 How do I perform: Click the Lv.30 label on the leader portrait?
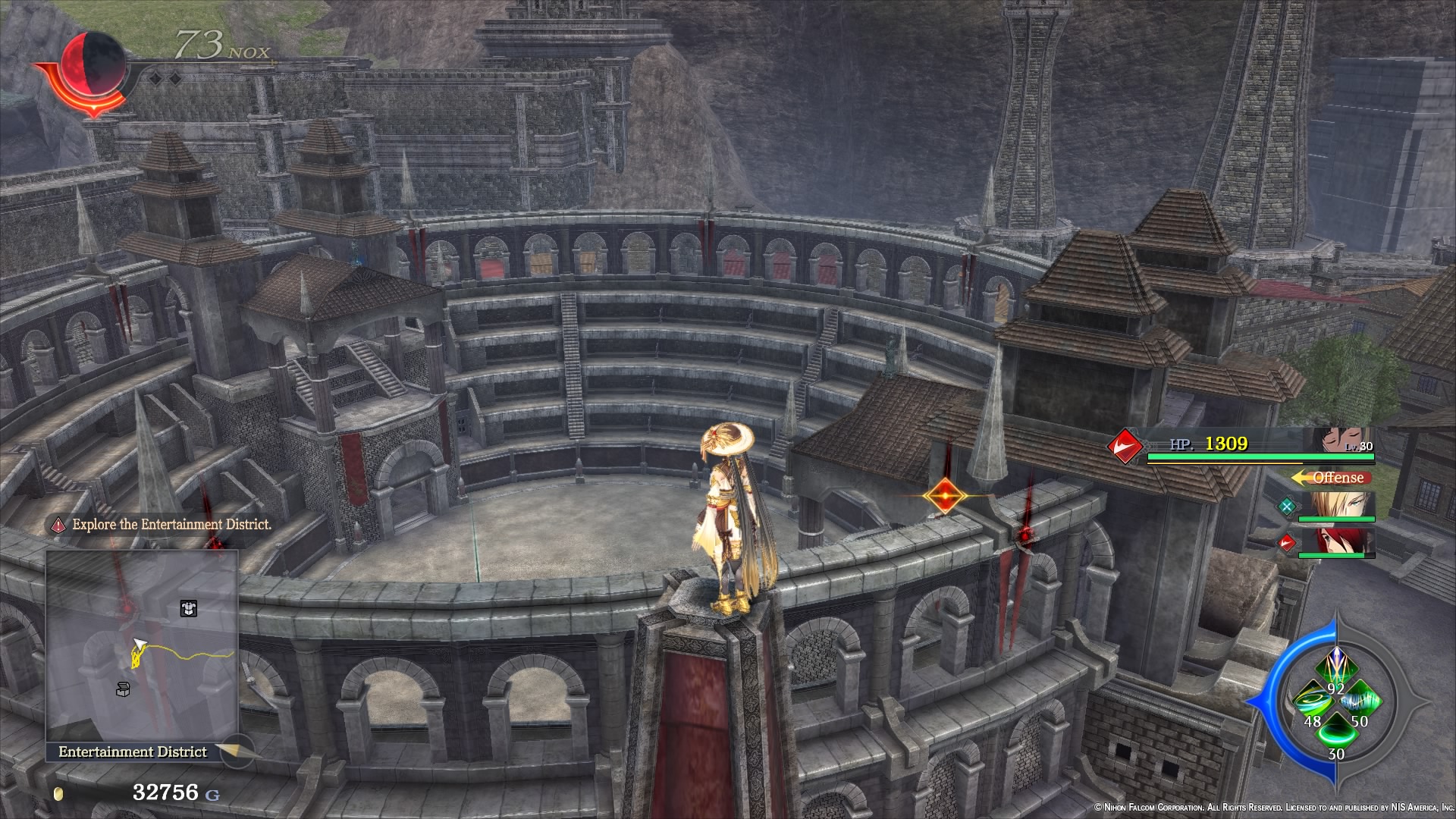click(1358, 447)
